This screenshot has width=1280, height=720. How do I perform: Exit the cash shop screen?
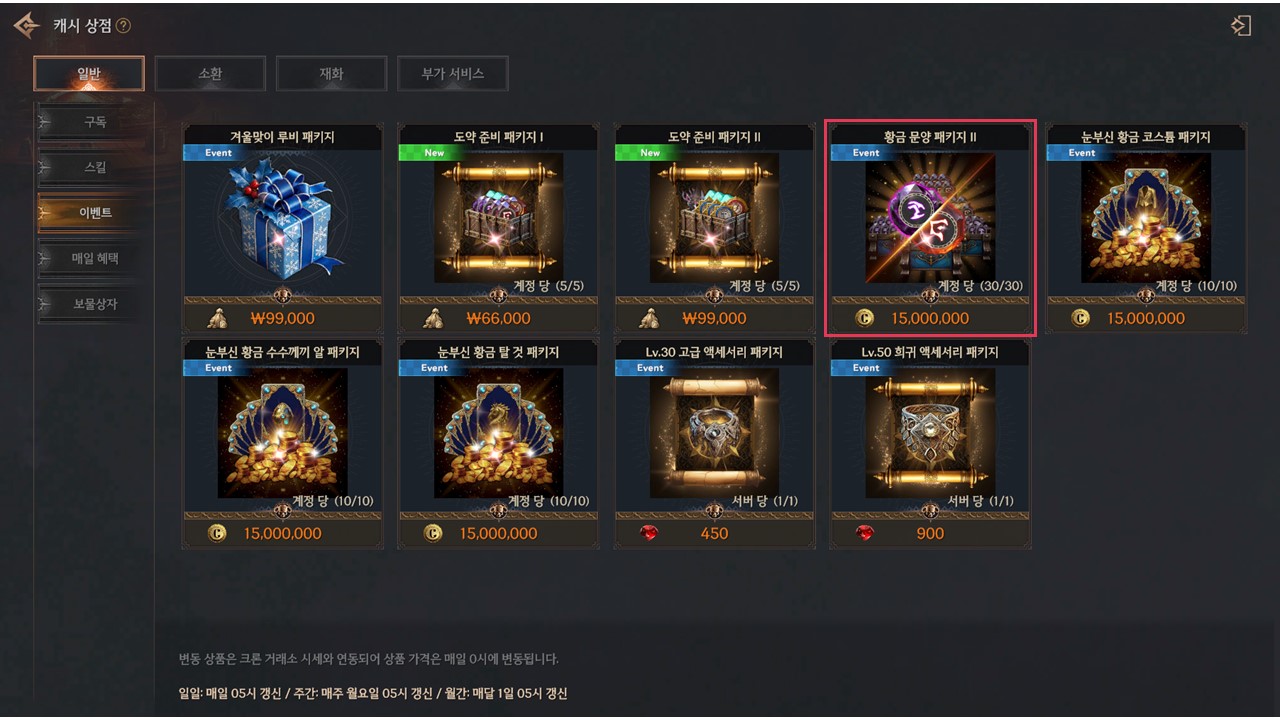[x=1241, y=26]
